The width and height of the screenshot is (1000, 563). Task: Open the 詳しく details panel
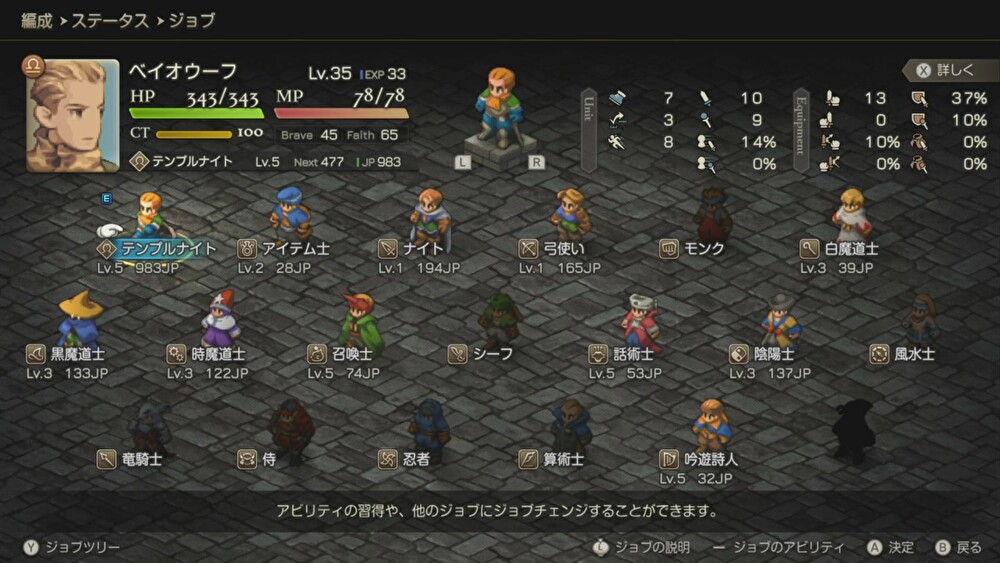point(947,70)
